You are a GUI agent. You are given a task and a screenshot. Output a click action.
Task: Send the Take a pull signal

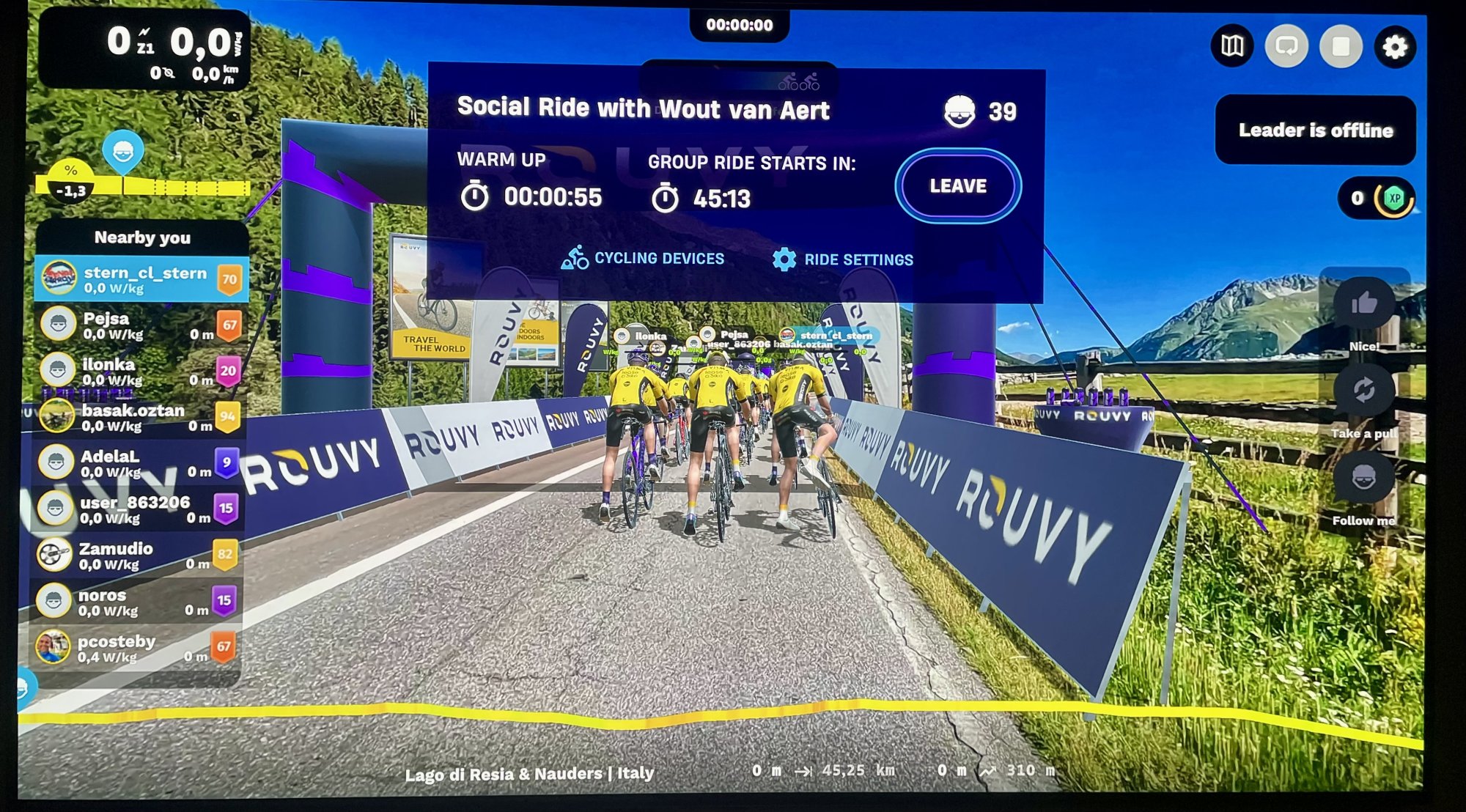(1363, 390)
